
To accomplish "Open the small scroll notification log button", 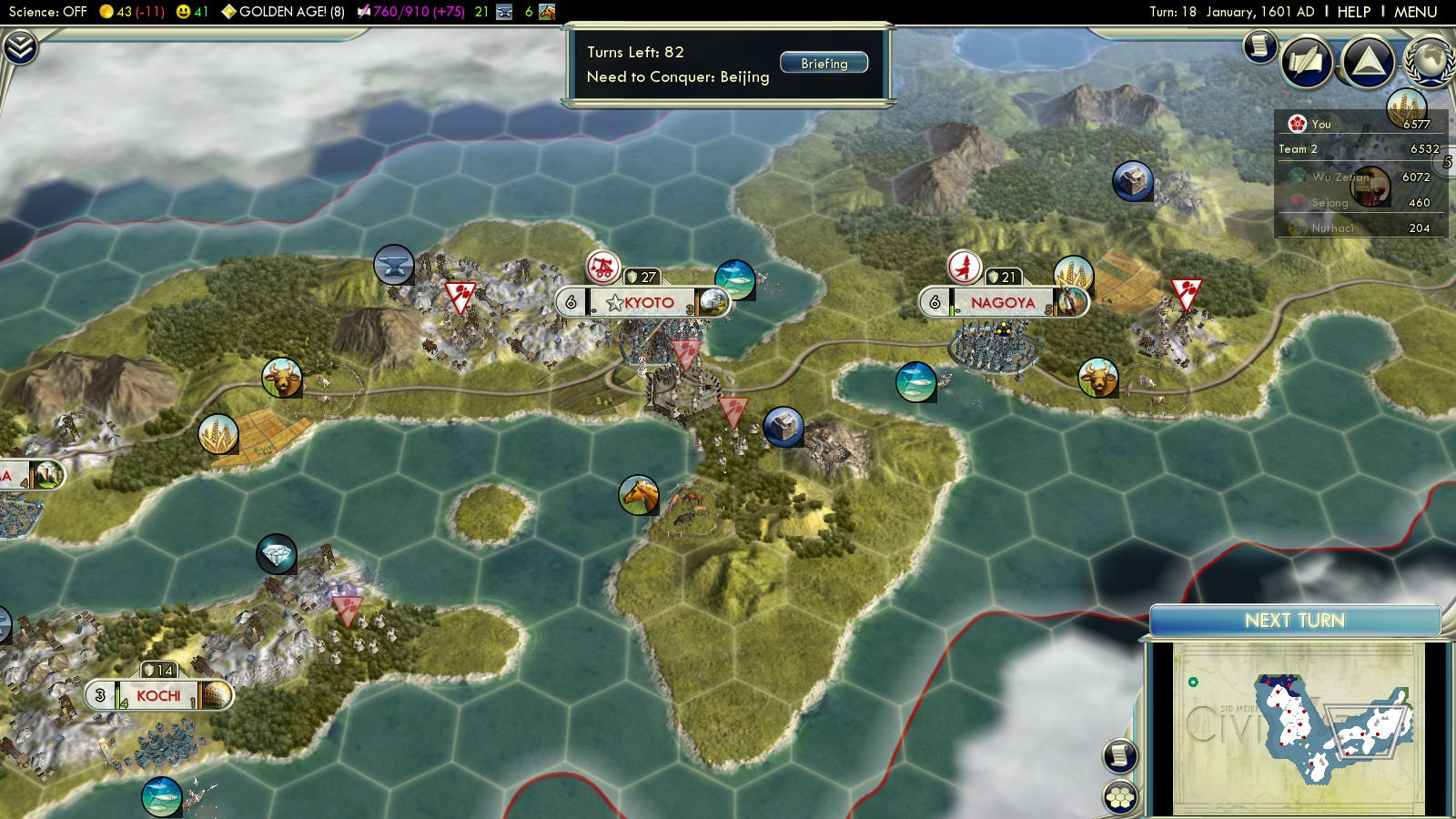I will click(x=1260, y=45).
